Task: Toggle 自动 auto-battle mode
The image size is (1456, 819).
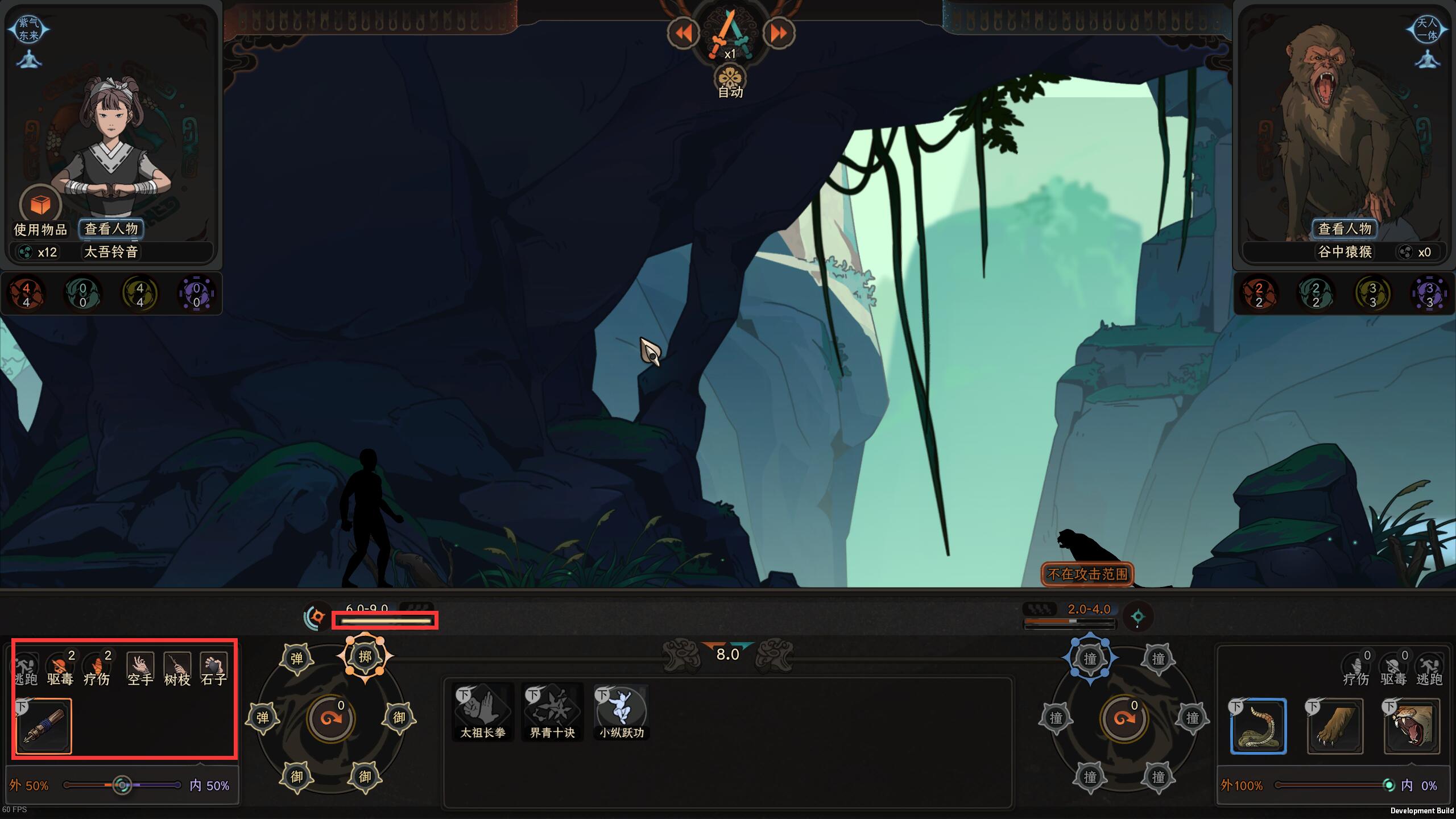Action: tap(730, 82)
